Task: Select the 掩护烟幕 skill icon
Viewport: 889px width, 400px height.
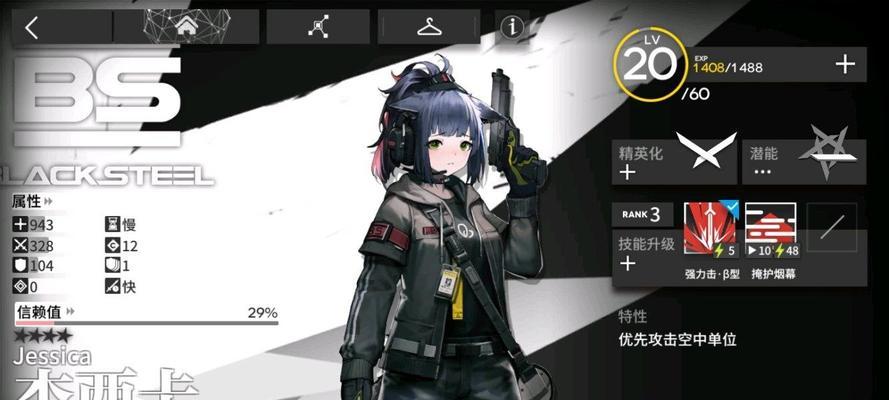Action: coord(771,230)
